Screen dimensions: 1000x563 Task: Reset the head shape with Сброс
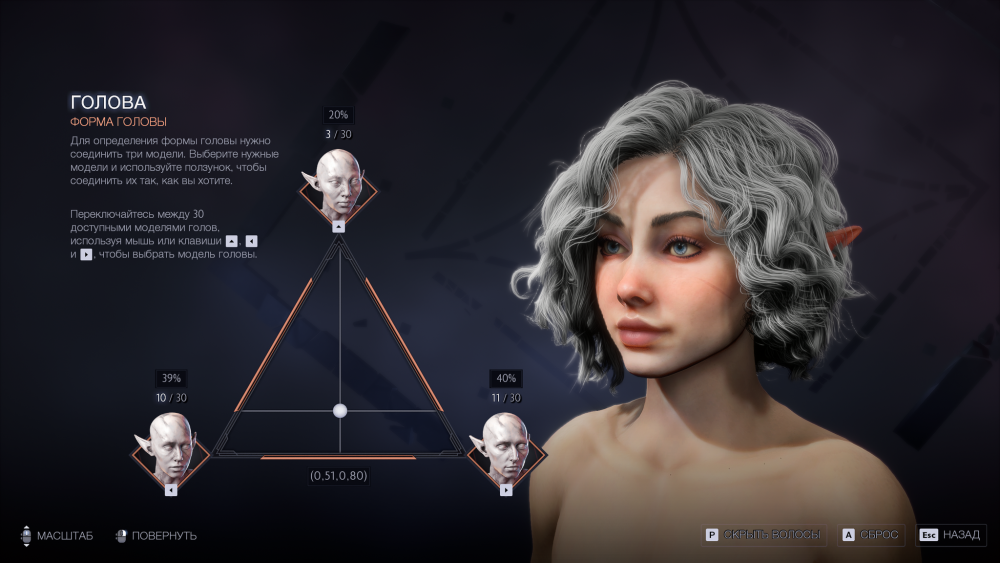(873, 535)
